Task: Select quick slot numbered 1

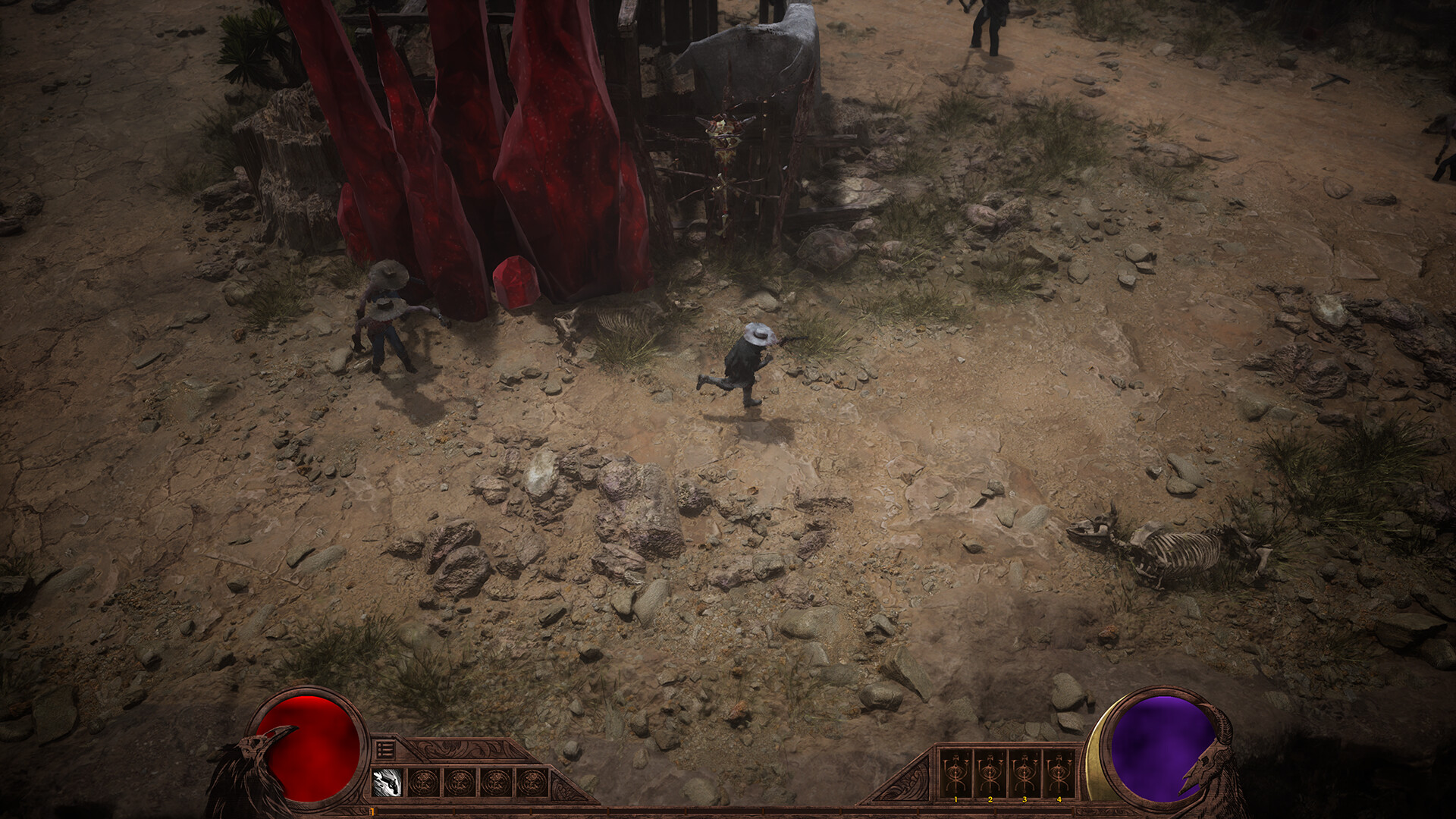Action: pyautogui.click(x=955, y=773)
